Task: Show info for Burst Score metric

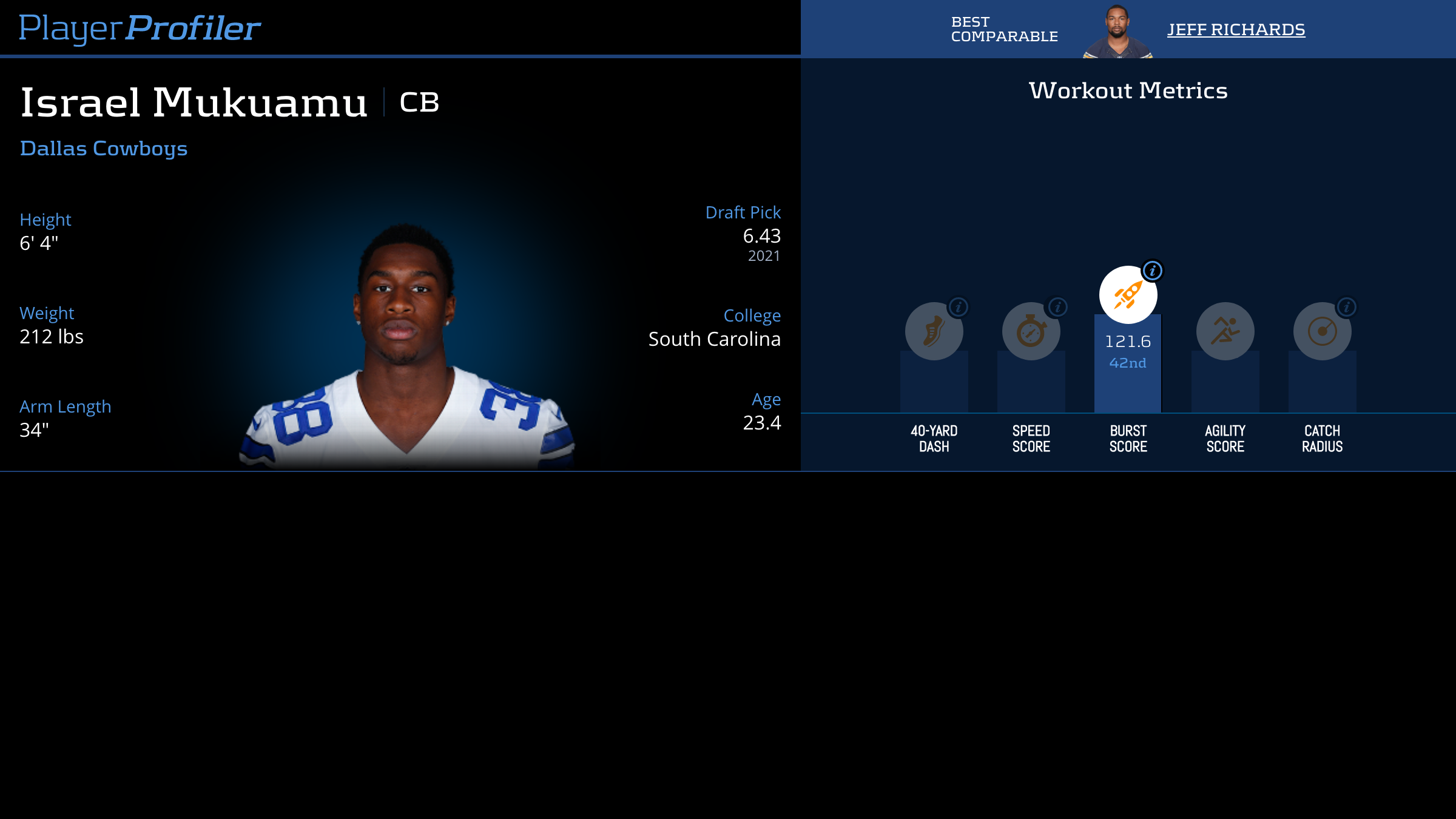Action: 1153,271
